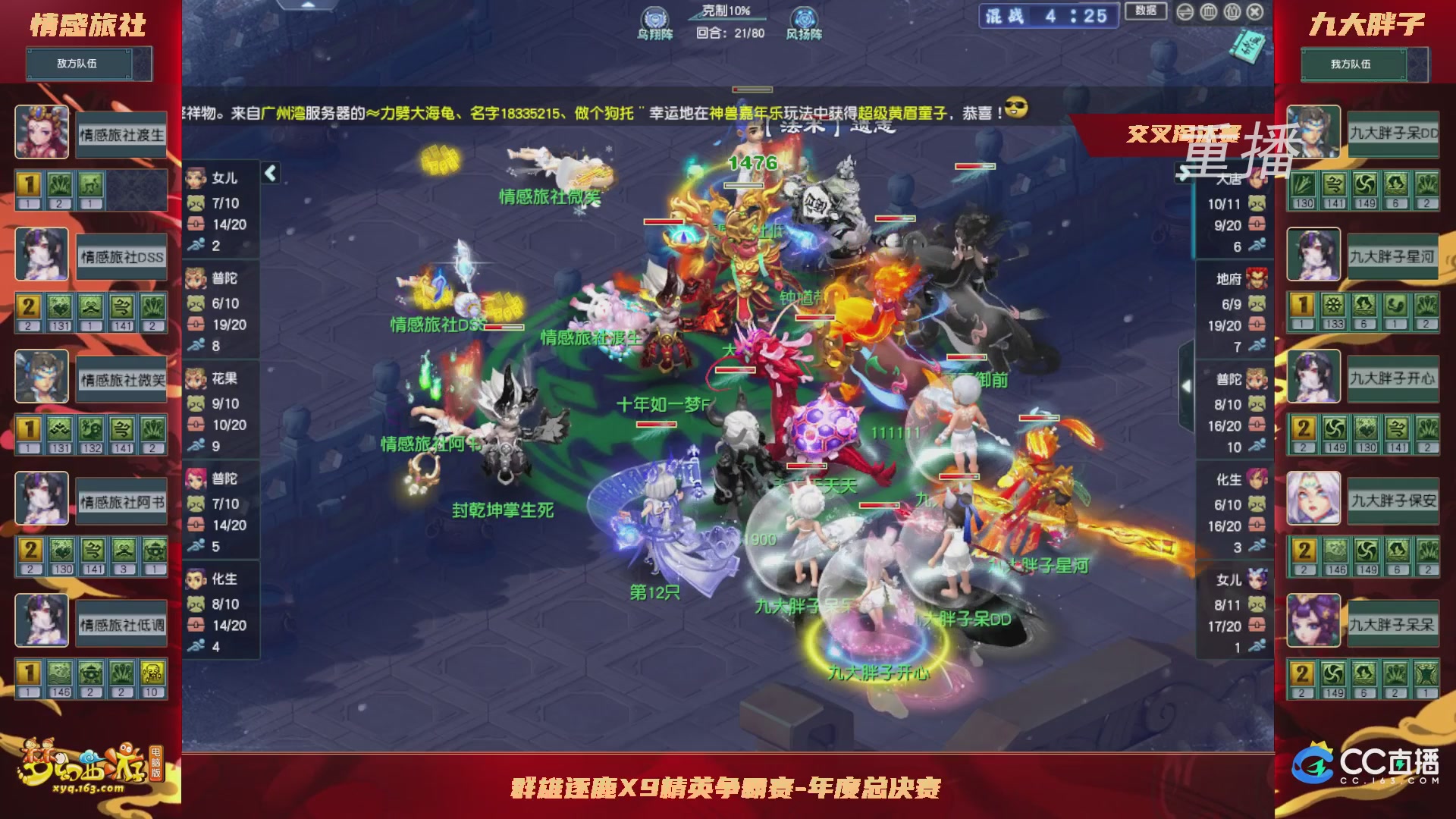Open the strategy book icon below the battle timer
Screen dimensions: 1456x819
pyautogui.click(x=1248, y=44)
